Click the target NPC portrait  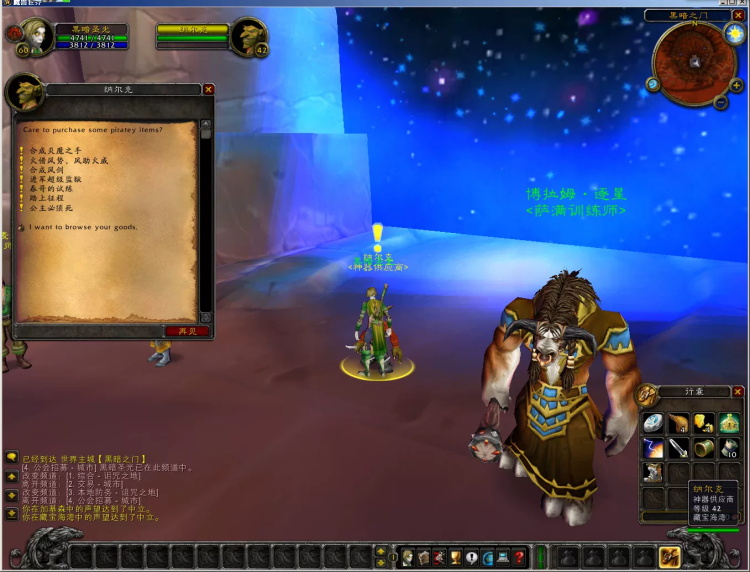(248, 36)
